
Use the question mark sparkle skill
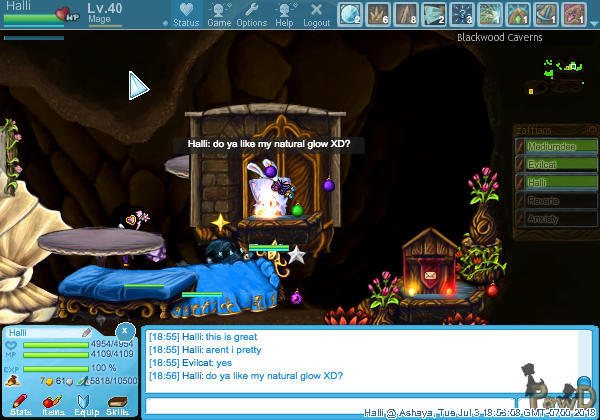[x=462, y=13]
